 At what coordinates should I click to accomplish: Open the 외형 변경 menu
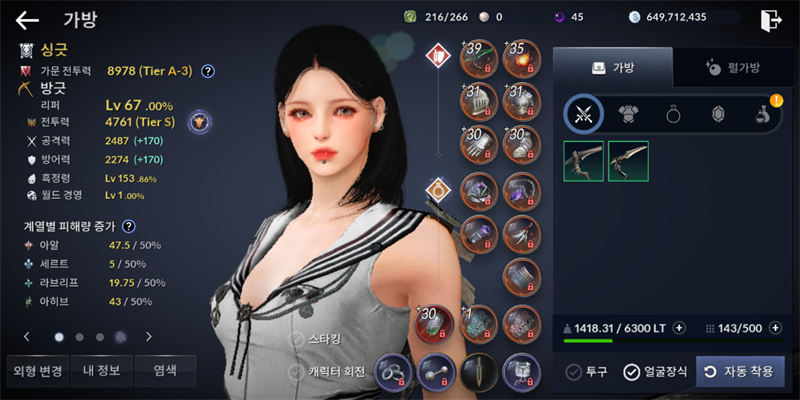[38, 371]
